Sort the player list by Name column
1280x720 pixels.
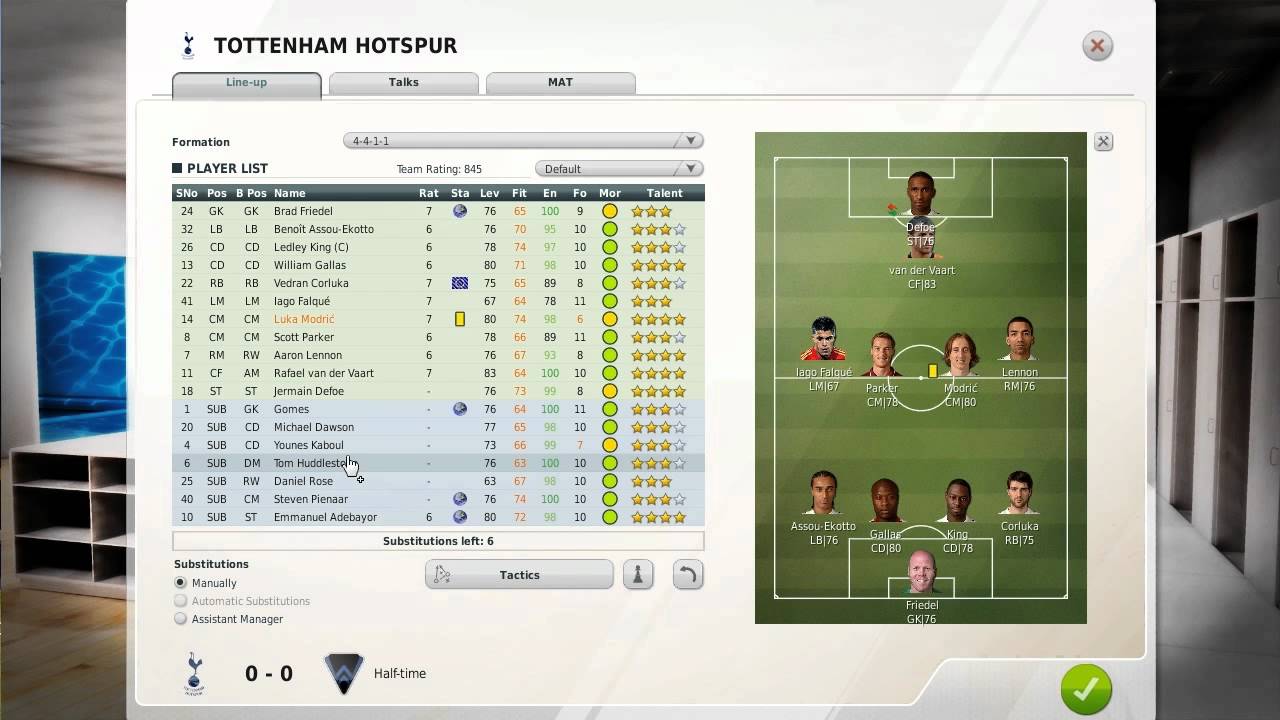coord(290,193)
